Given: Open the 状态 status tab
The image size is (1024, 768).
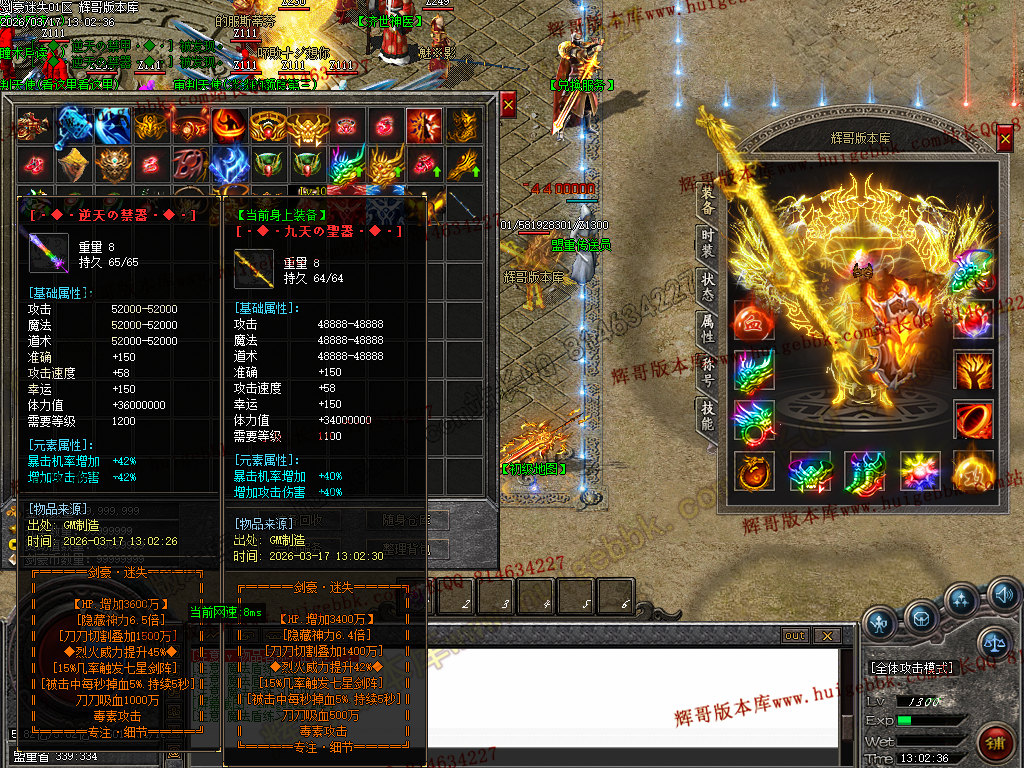Looking at the screenshot, I should 707,283.
